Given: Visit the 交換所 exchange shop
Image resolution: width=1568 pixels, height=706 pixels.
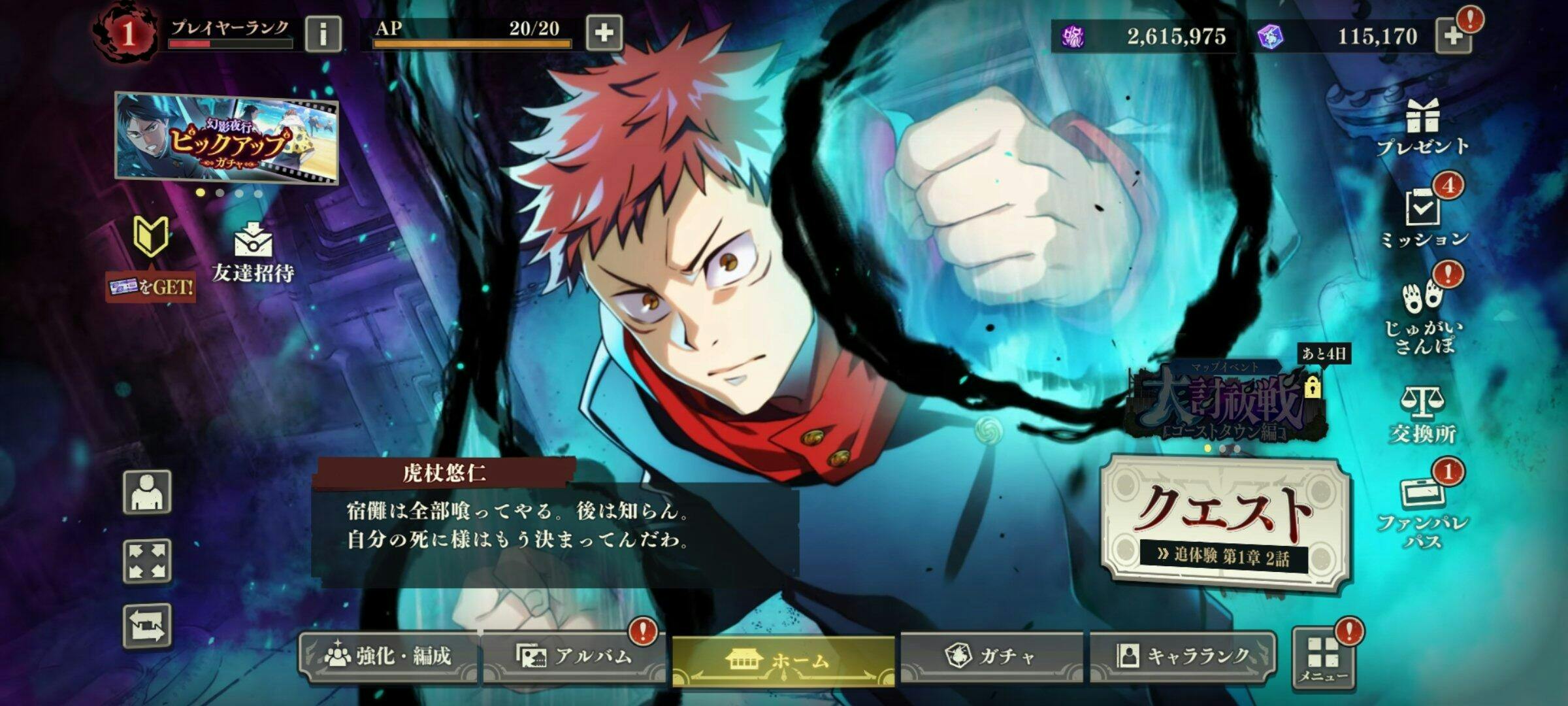Looking at the screenshot, I should point(1422,415).
